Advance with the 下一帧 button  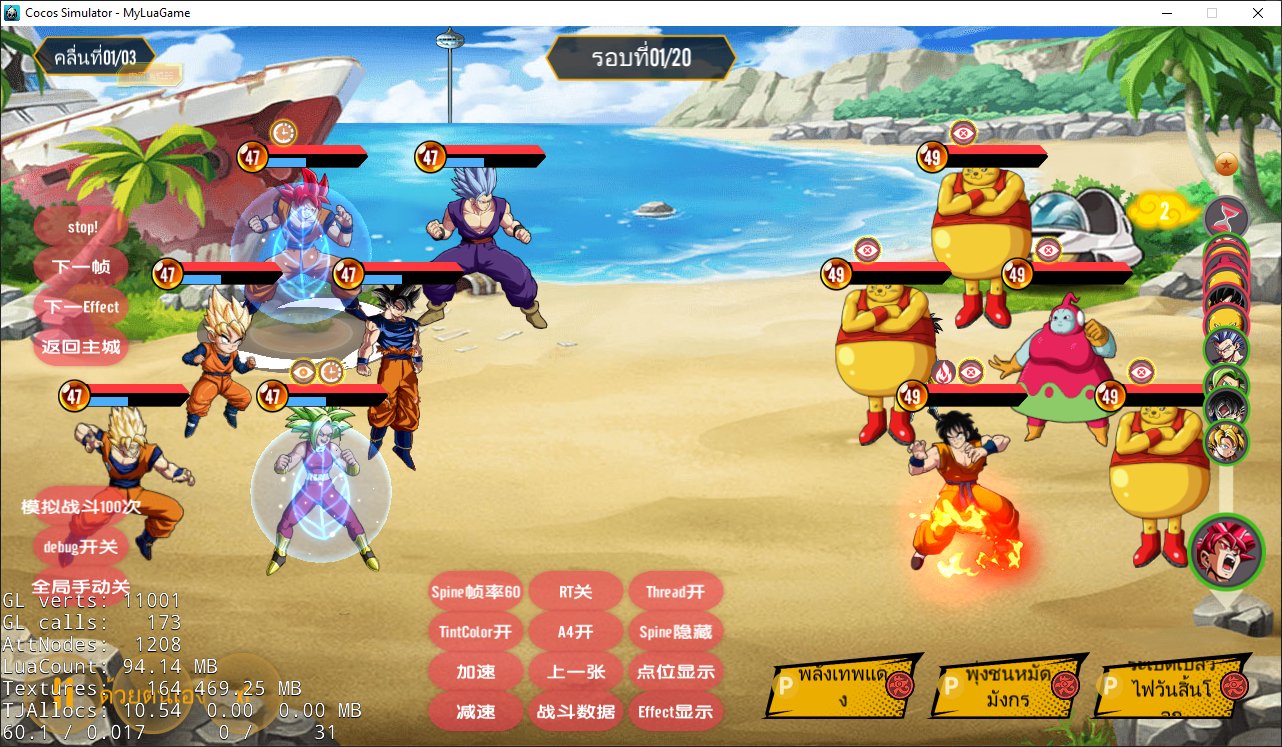(82, 267)
